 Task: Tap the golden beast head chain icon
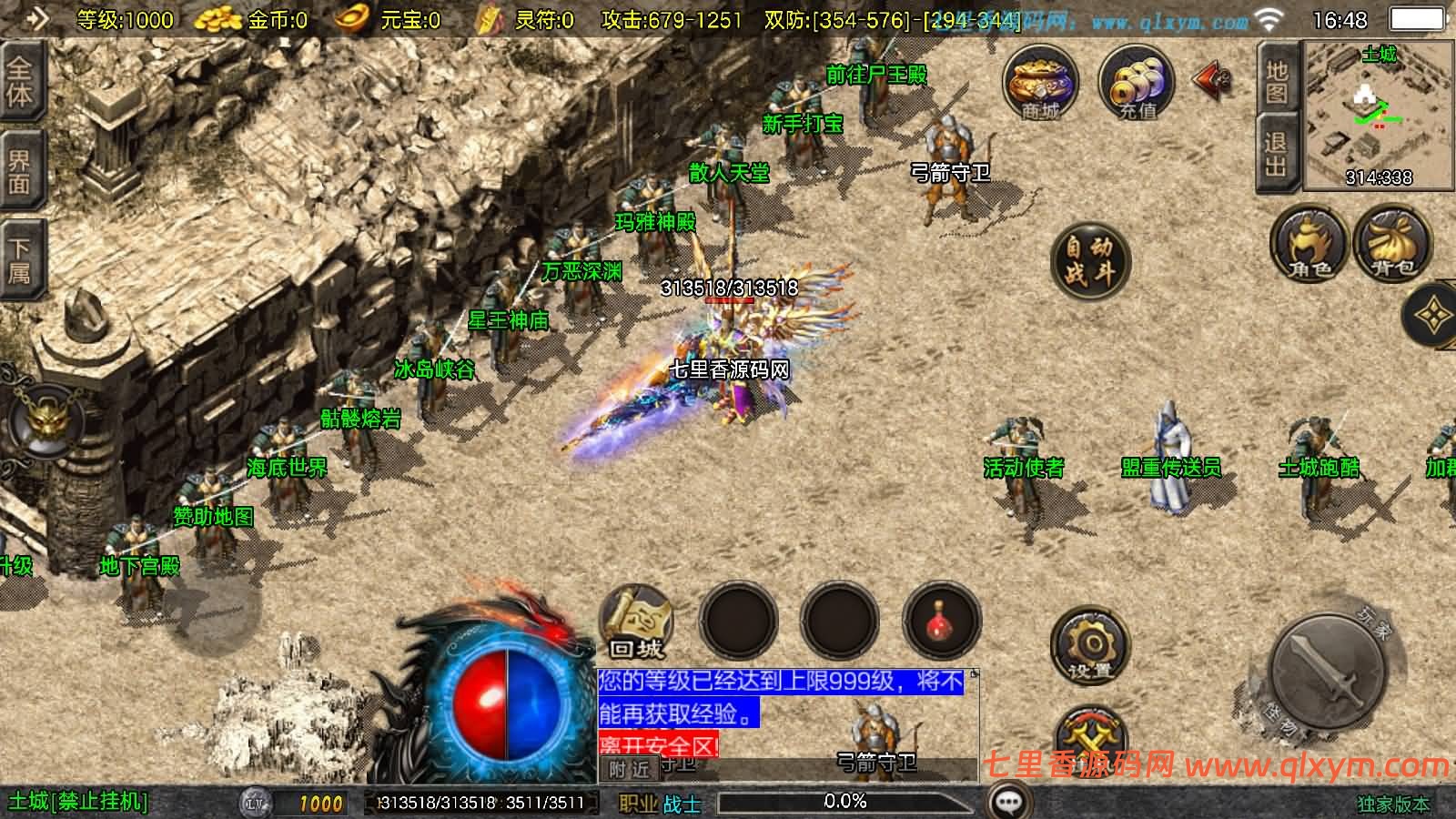pyautogui.click(x=43, y=422)
